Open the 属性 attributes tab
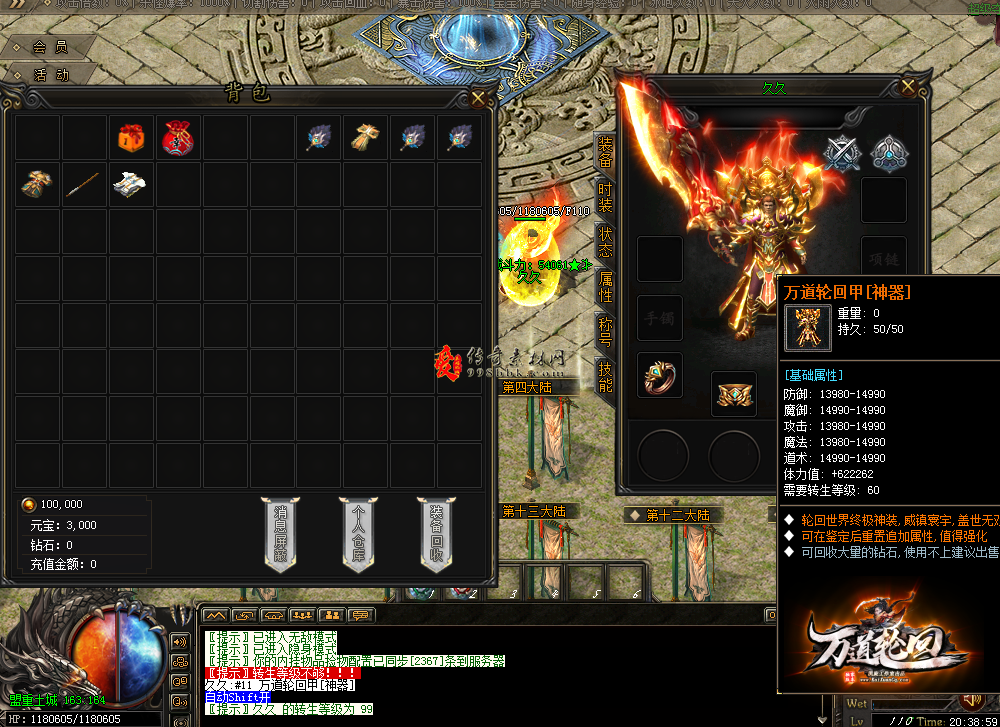Image resolution: width=1000 pixels, height=727 pixels. (605, 288)
